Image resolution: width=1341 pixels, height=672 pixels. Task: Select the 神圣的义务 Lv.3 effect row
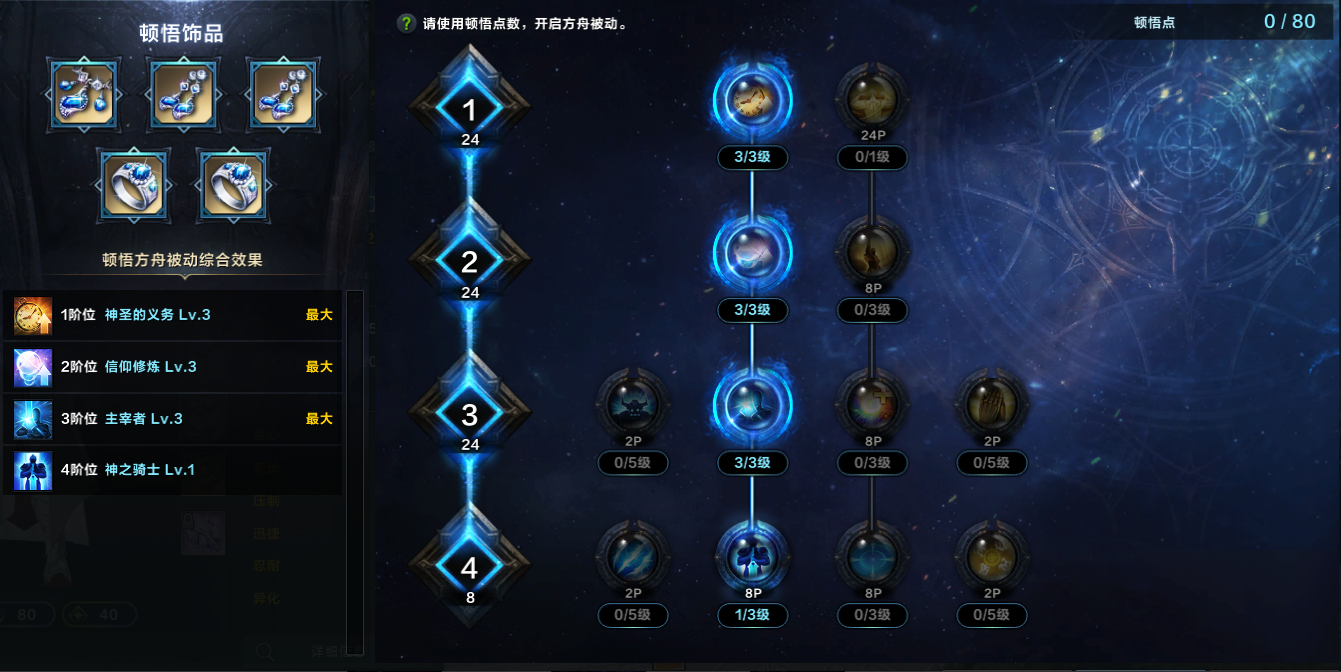(x=172, y=315)
